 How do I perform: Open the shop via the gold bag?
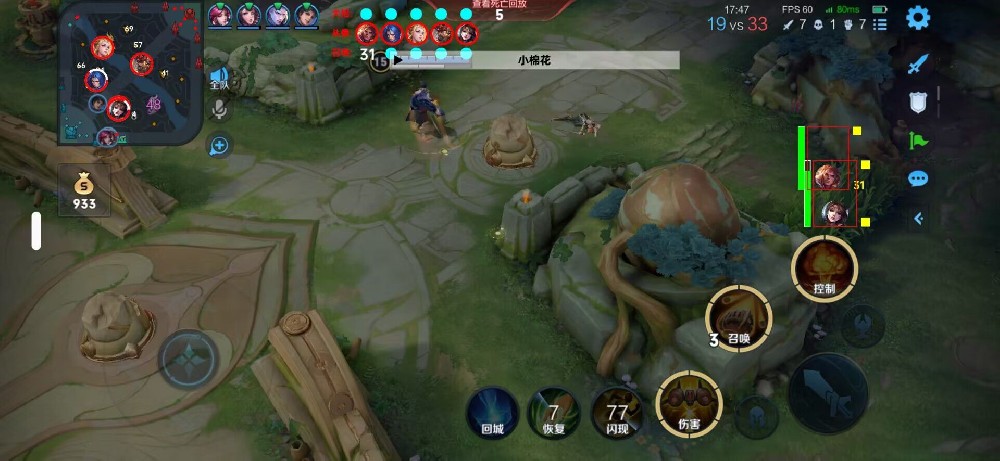click(x=84, y=188)
